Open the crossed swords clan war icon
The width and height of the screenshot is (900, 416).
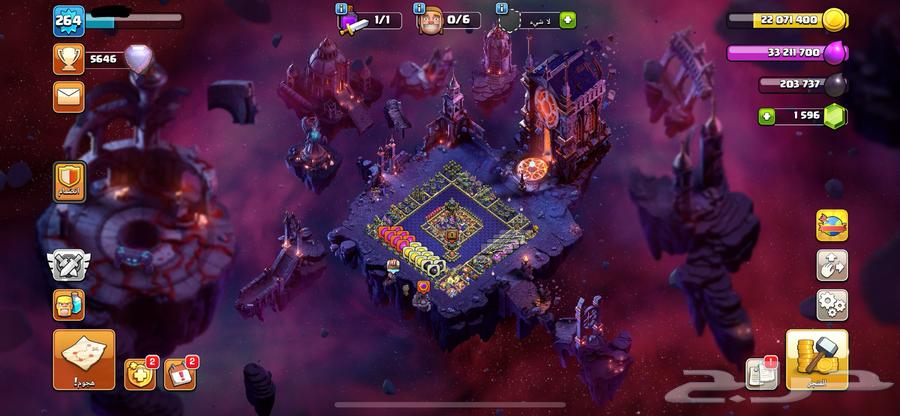coord(68,264)
